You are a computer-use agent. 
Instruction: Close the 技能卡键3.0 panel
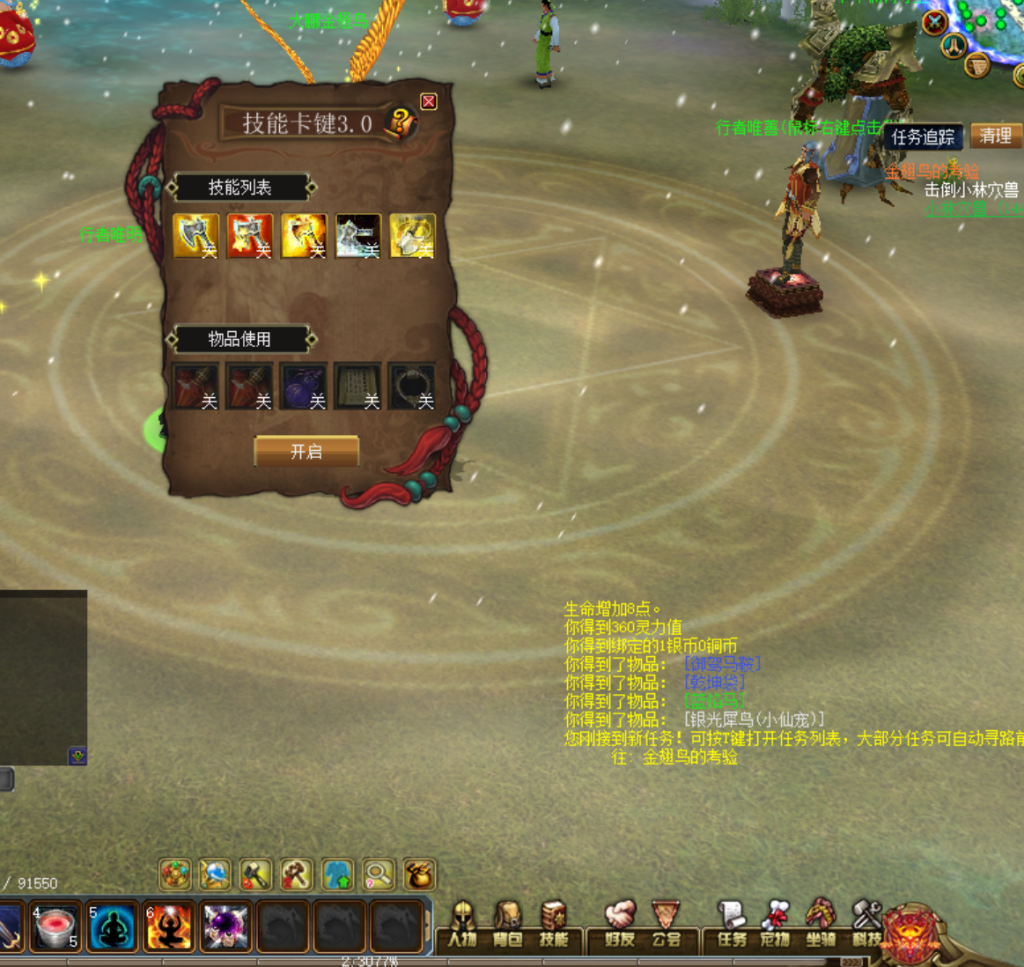(429, 101)
